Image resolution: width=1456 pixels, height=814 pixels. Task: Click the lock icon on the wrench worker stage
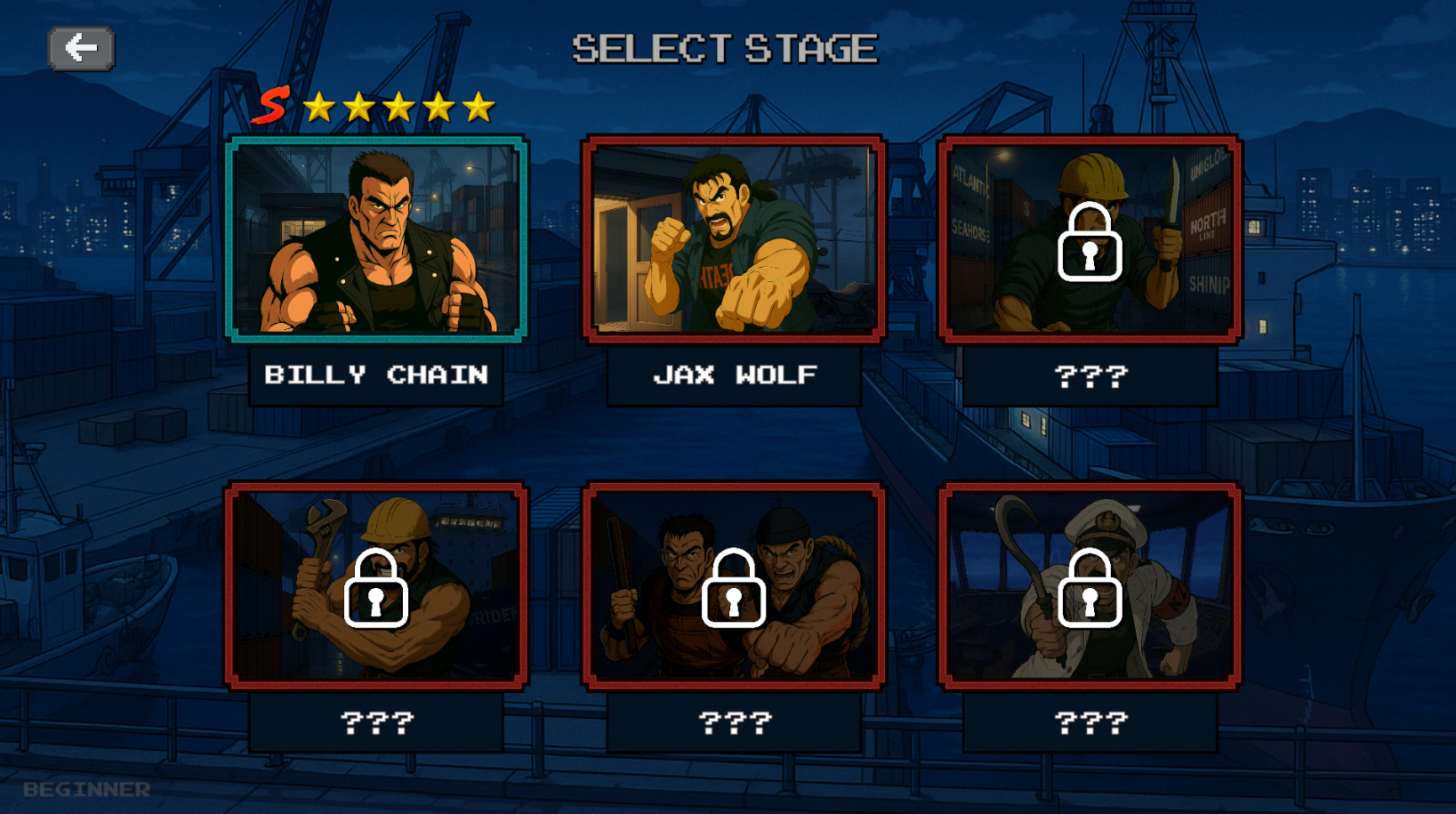(377, 590)
